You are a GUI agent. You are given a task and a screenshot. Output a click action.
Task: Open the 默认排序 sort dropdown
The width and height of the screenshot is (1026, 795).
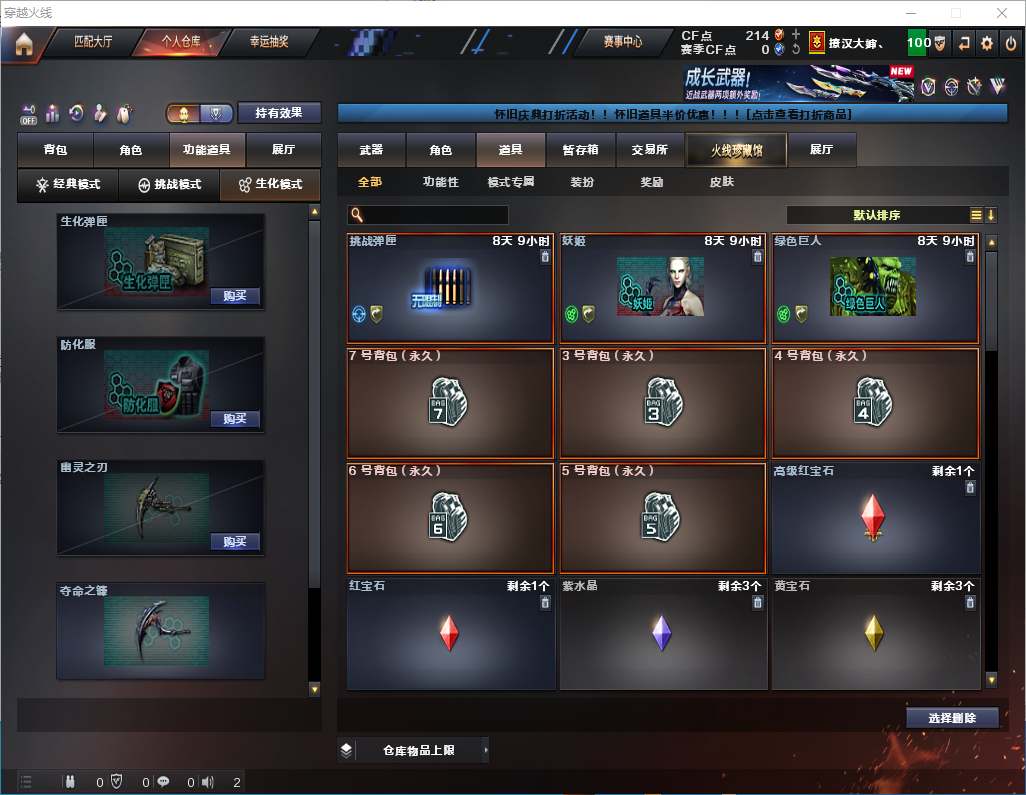[875, 215]
